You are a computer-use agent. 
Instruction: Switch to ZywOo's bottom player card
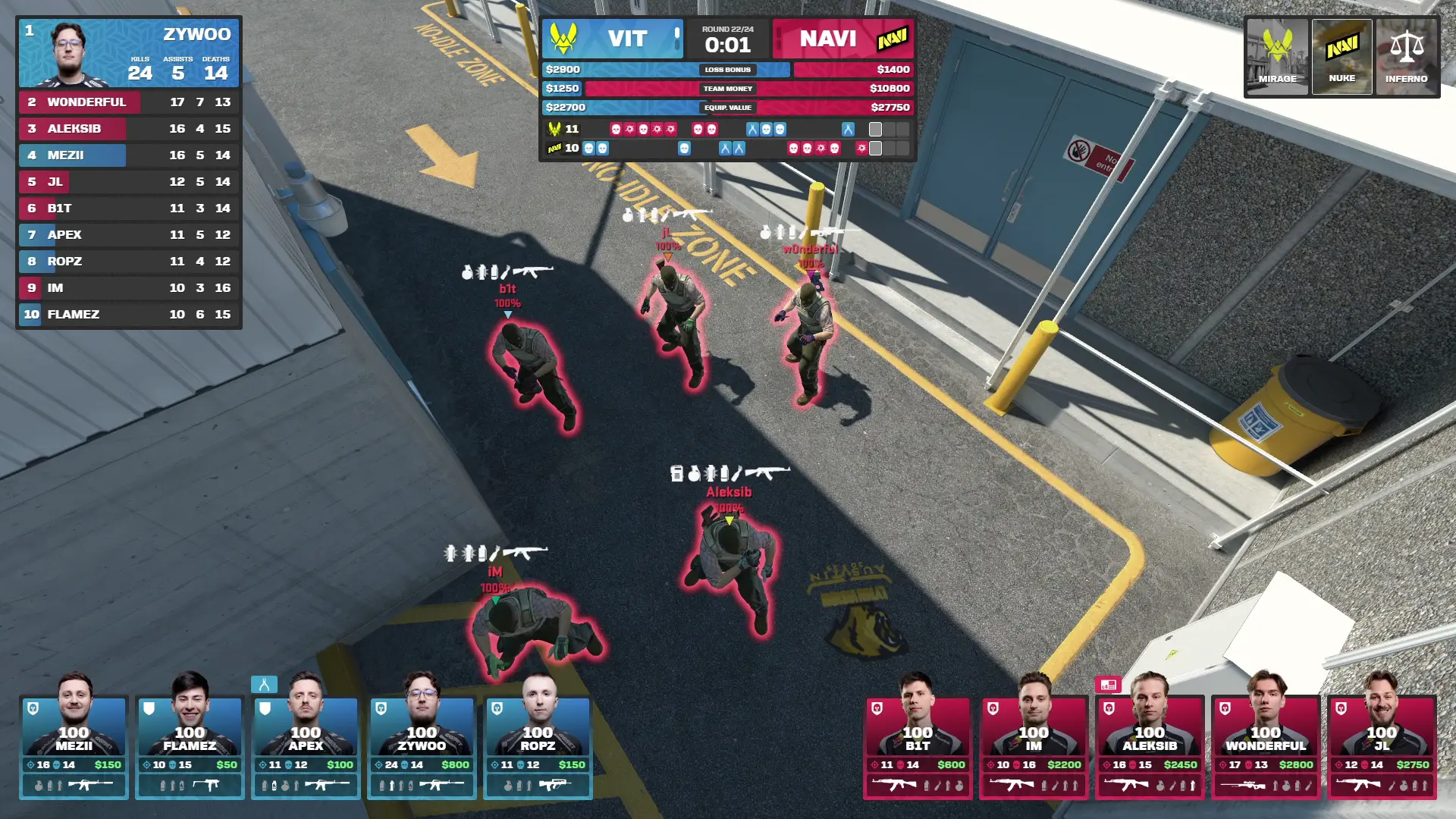[422, 747]
